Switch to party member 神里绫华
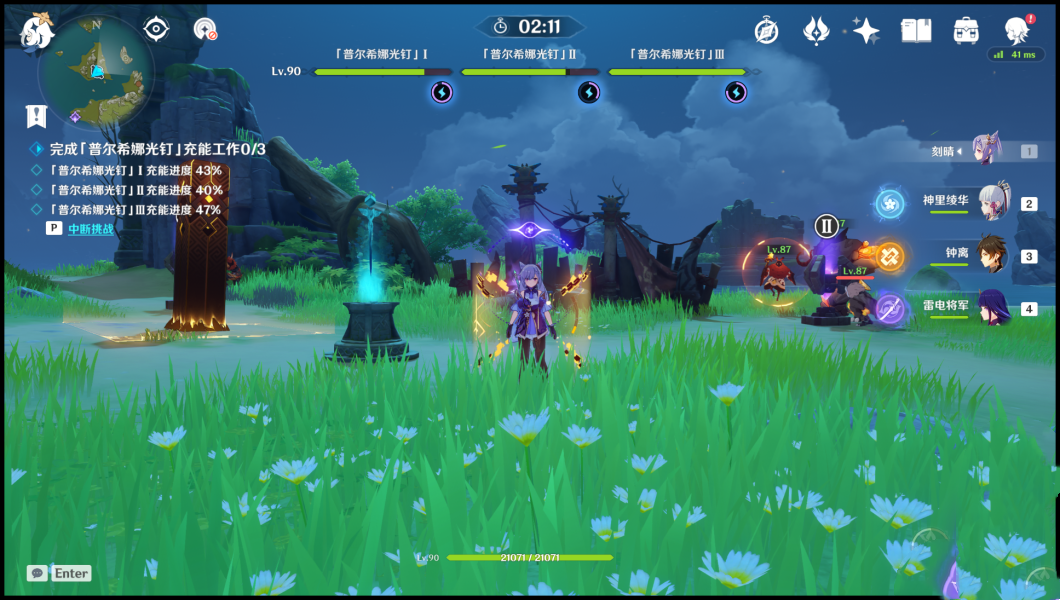The image size is (1060, 600). [994, 202]
